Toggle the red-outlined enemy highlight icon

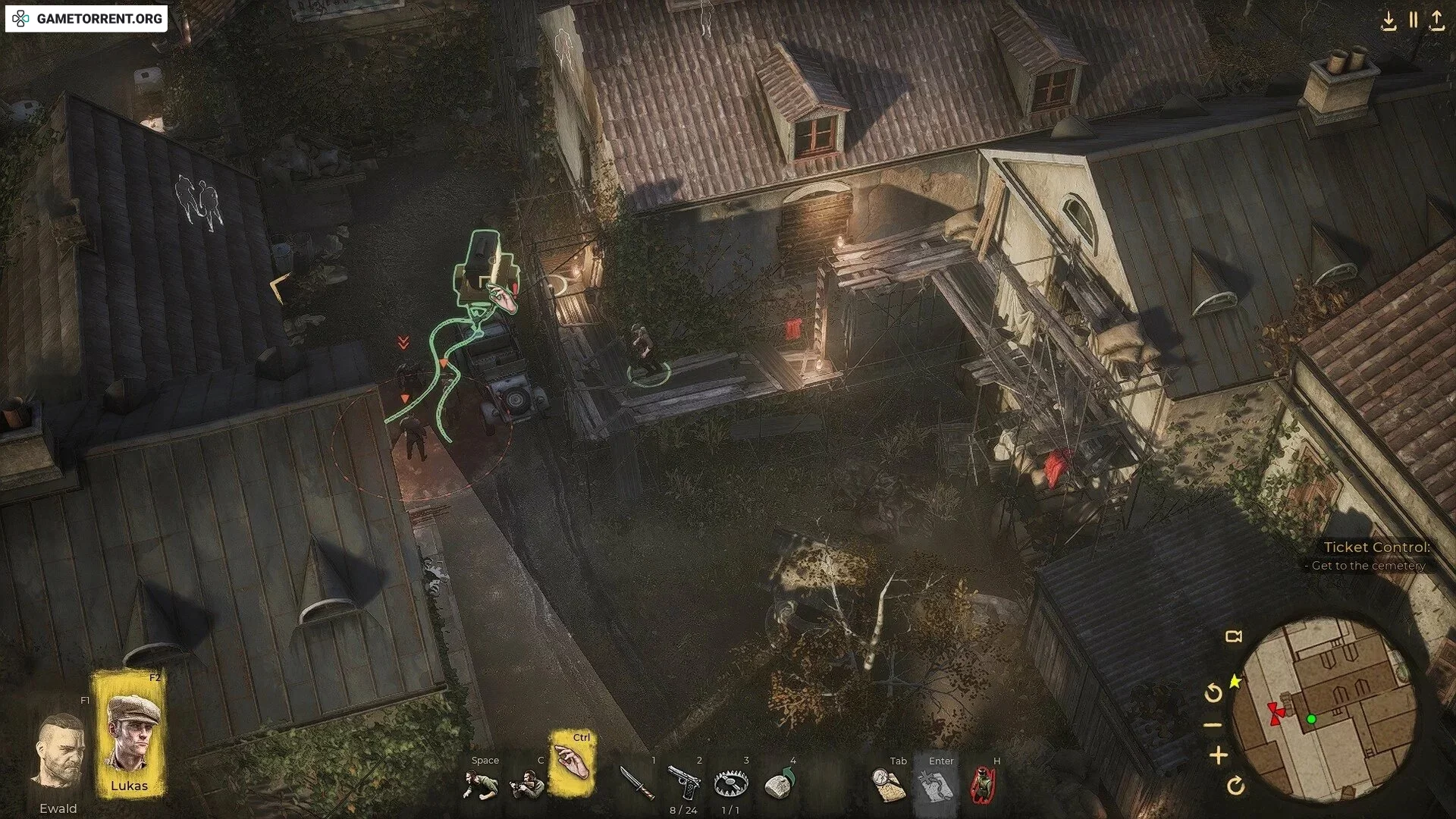(x=983, y=786)
